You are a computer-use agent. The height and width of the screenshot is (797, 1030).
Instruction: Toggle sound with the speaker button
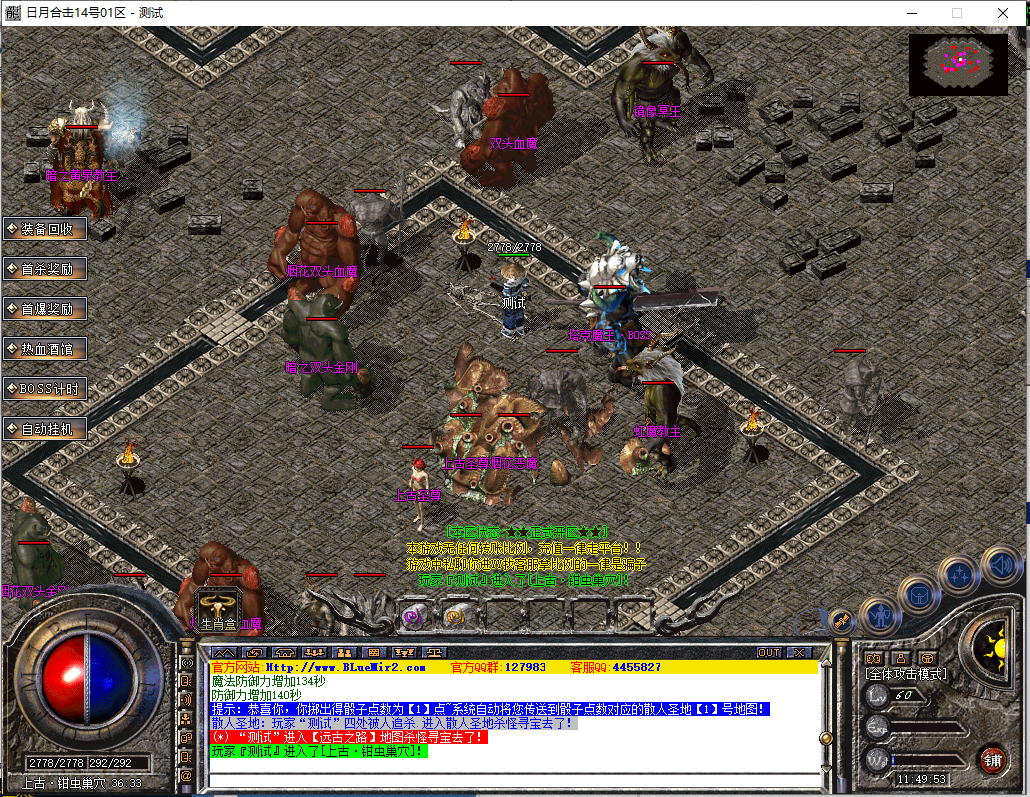[1000, 566]
